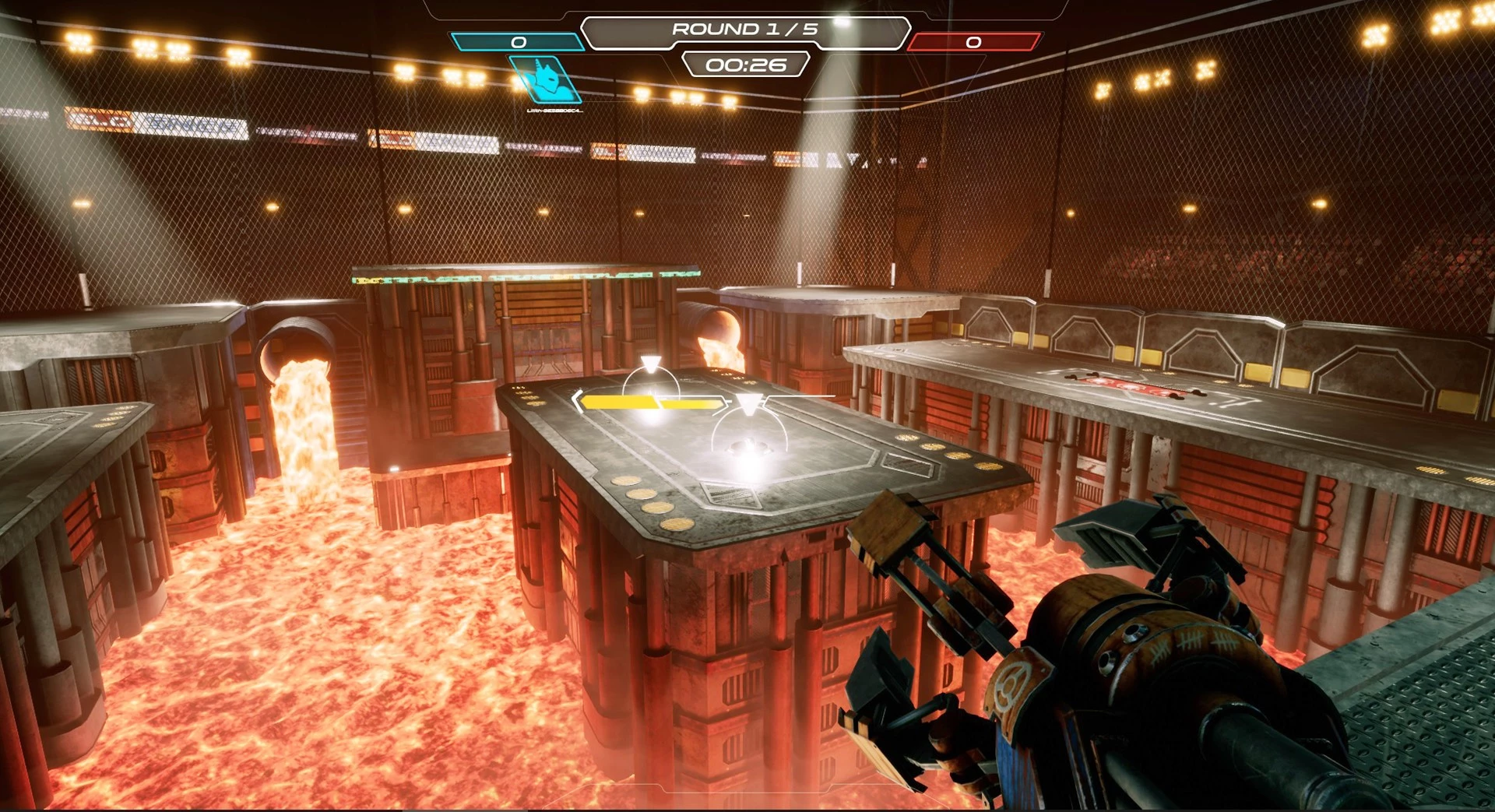Click the blue team robot portrait icon
1495x812 pixels.
pyautogui.click(x=547, y=80)
